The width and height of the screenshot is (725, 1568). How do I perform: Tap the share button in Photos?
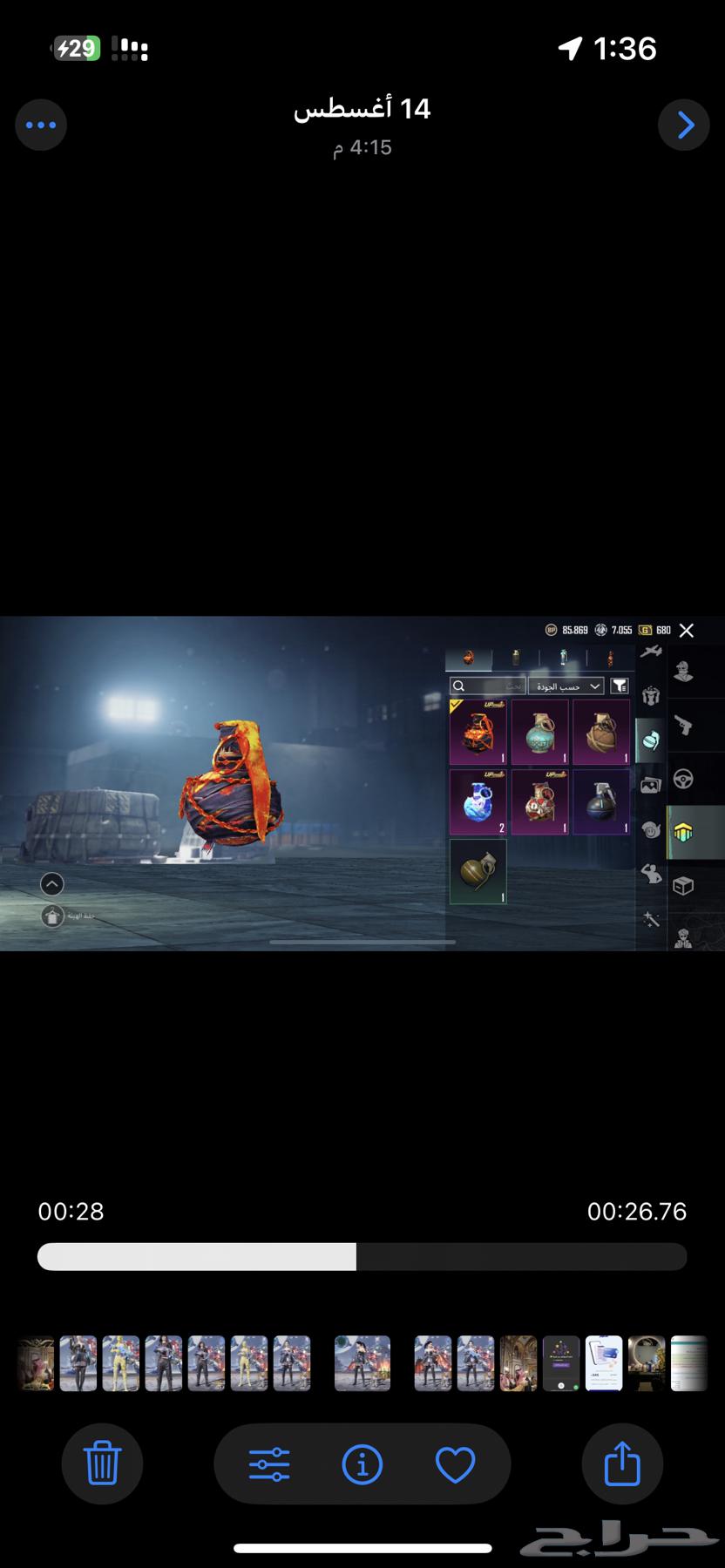[622, 1463]
